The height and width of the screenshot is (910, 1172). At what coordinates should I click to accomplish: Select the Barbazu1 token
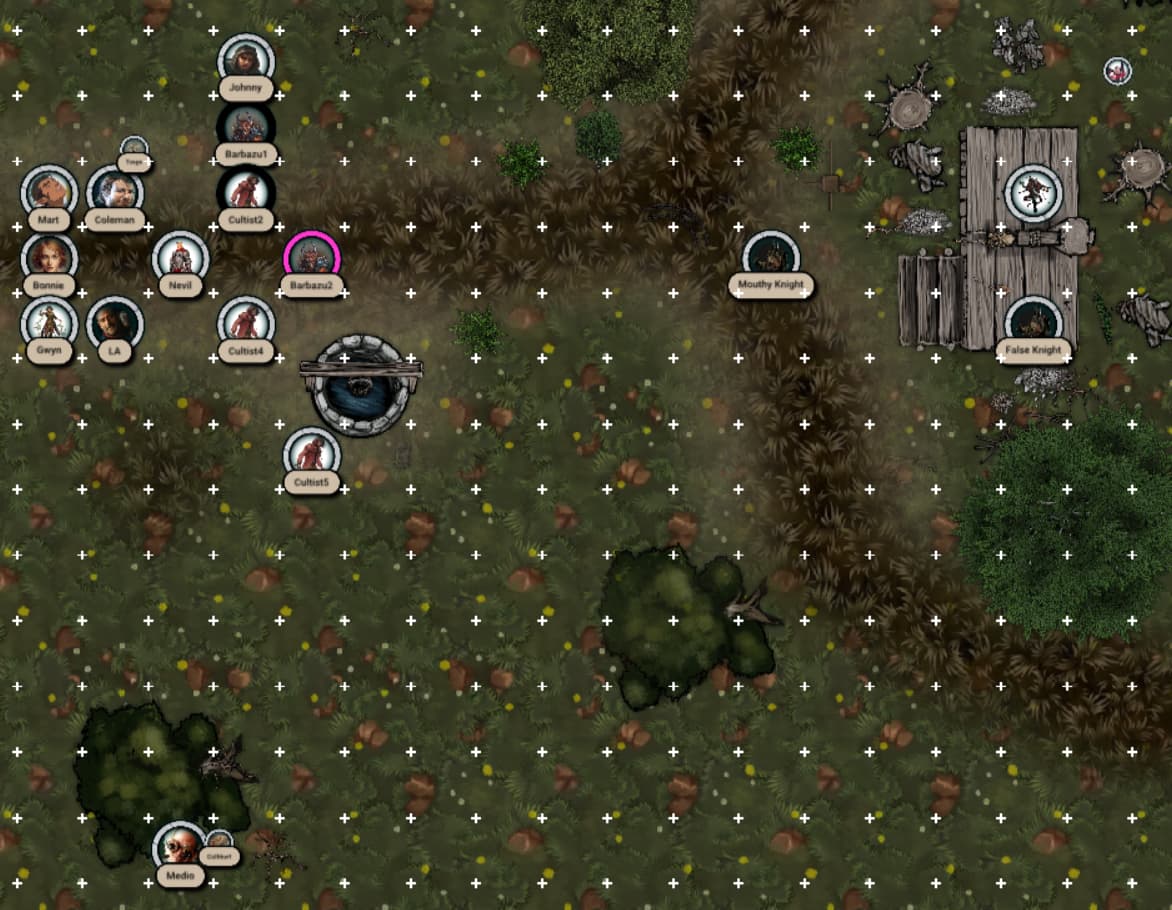(x=246, y=128)
